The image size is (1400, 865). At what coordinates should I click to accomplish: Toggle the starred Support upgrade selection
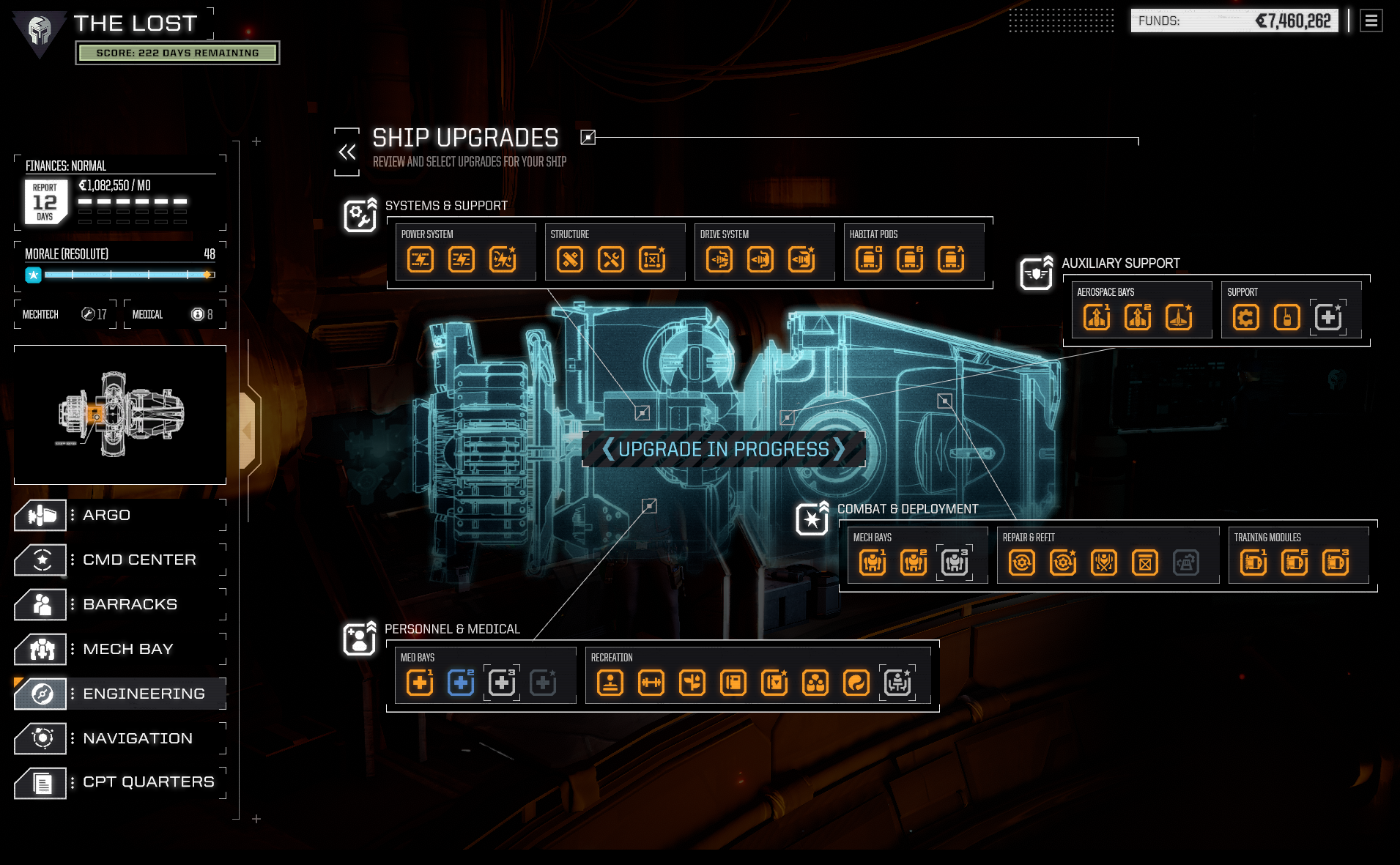point(1328,317)
